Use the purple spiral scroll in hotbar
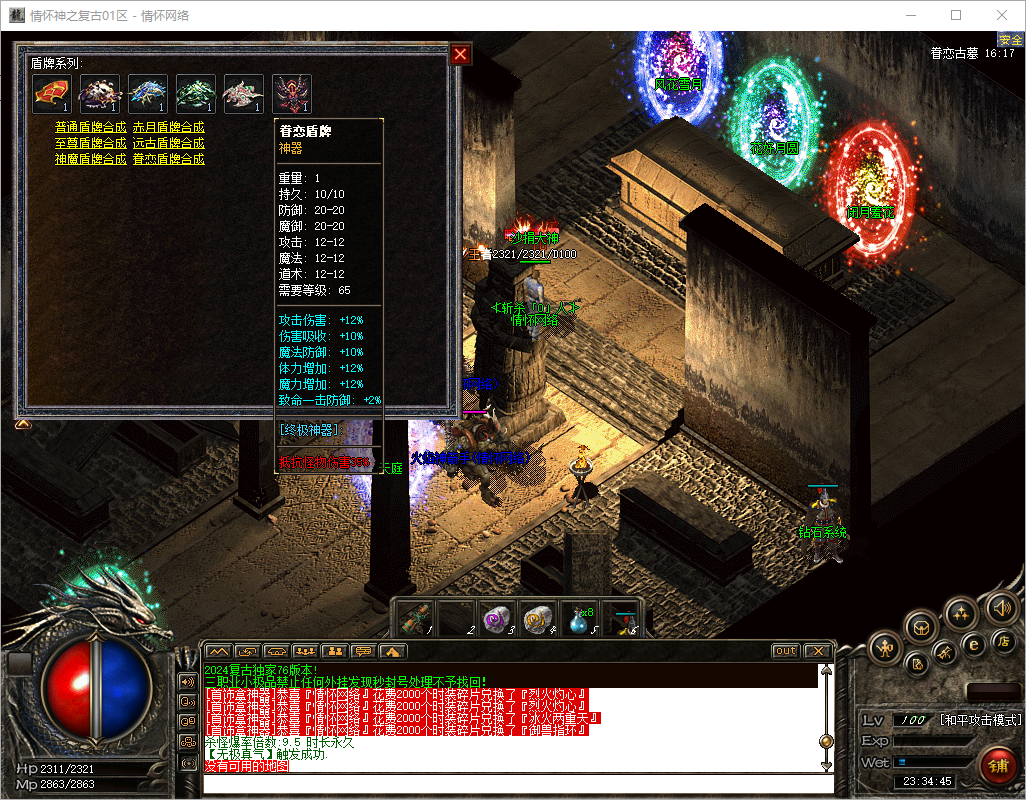Image resolution: width=1026 pixels, height=800 pixels. click(x=497, y=620)
